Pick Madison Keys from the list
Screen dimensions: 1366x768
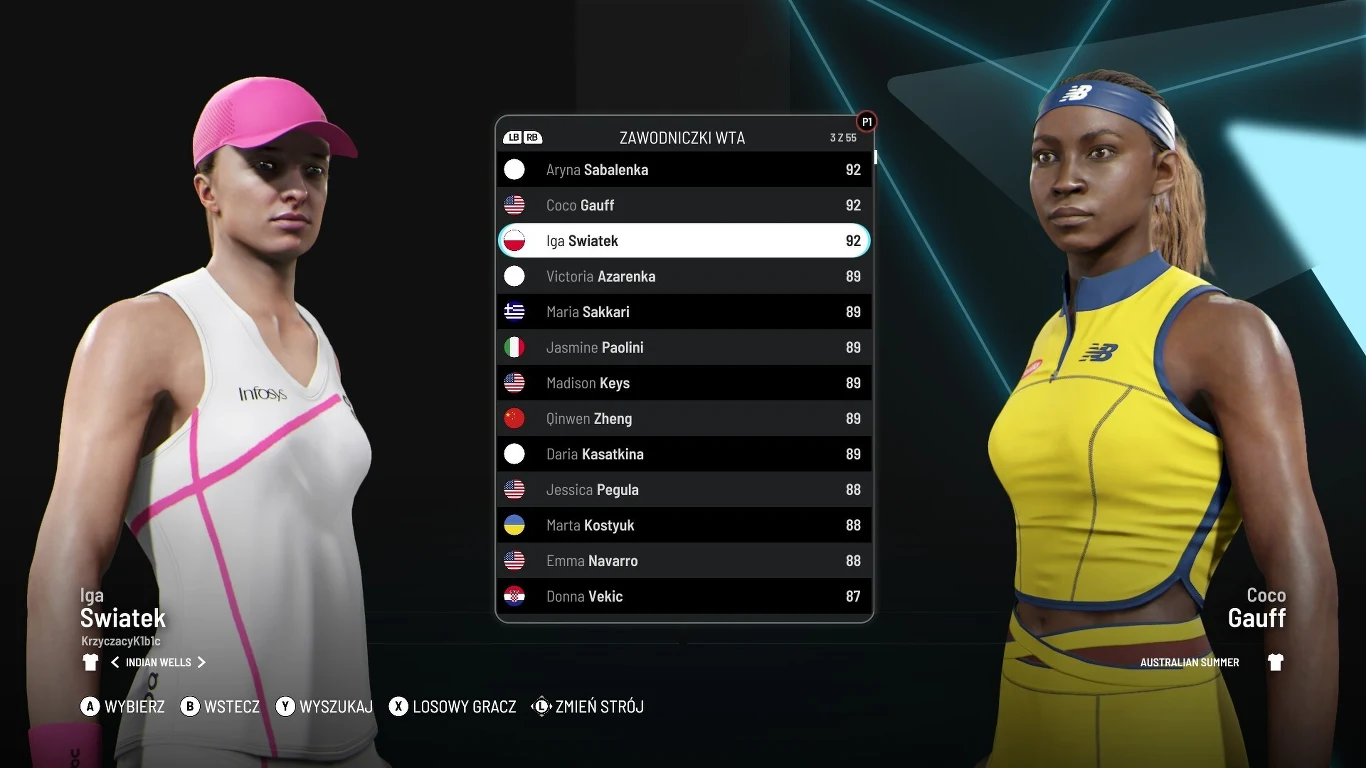(684, 383)
